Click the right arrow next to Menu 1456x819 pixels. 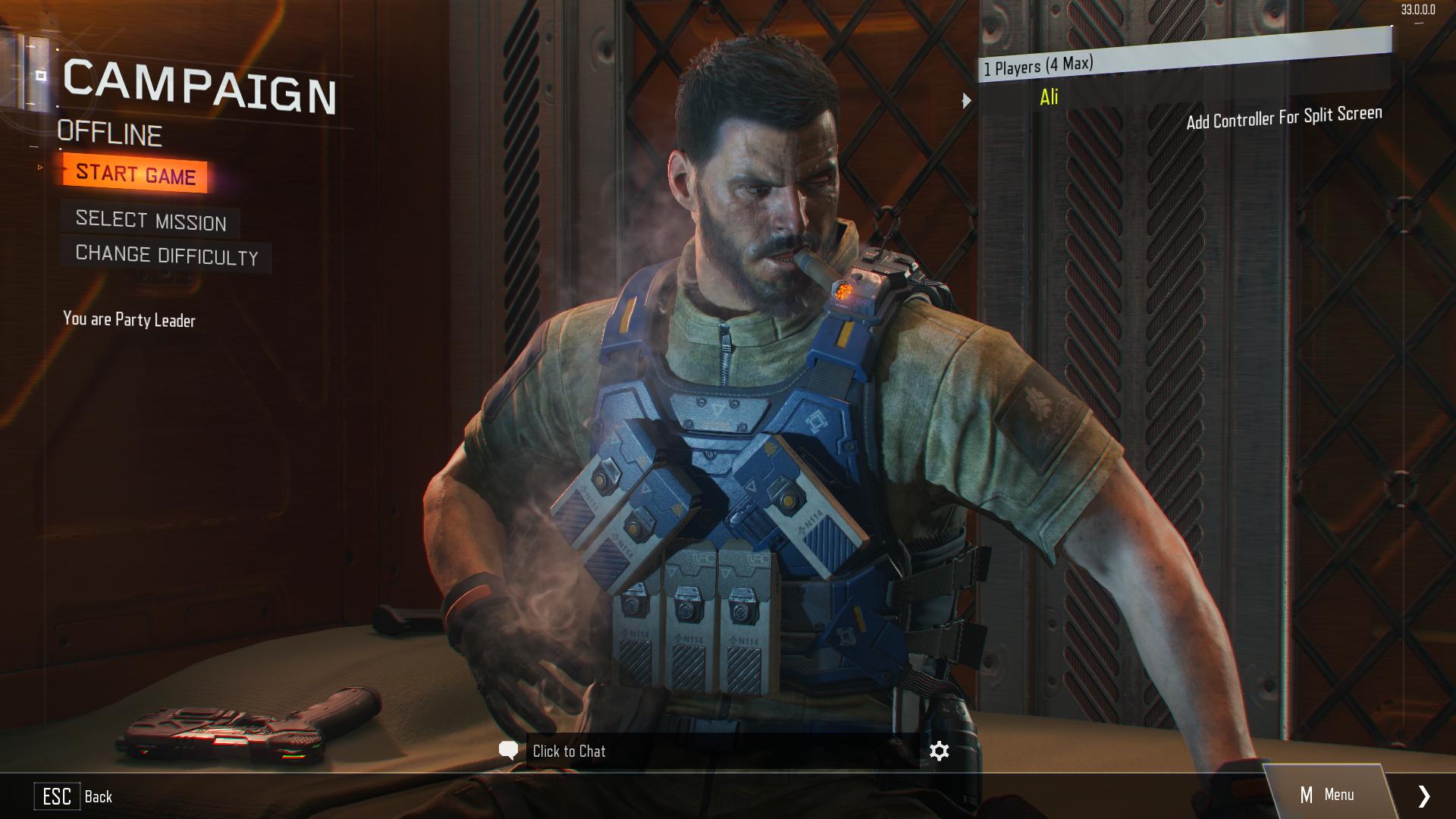coord(1423,795)
